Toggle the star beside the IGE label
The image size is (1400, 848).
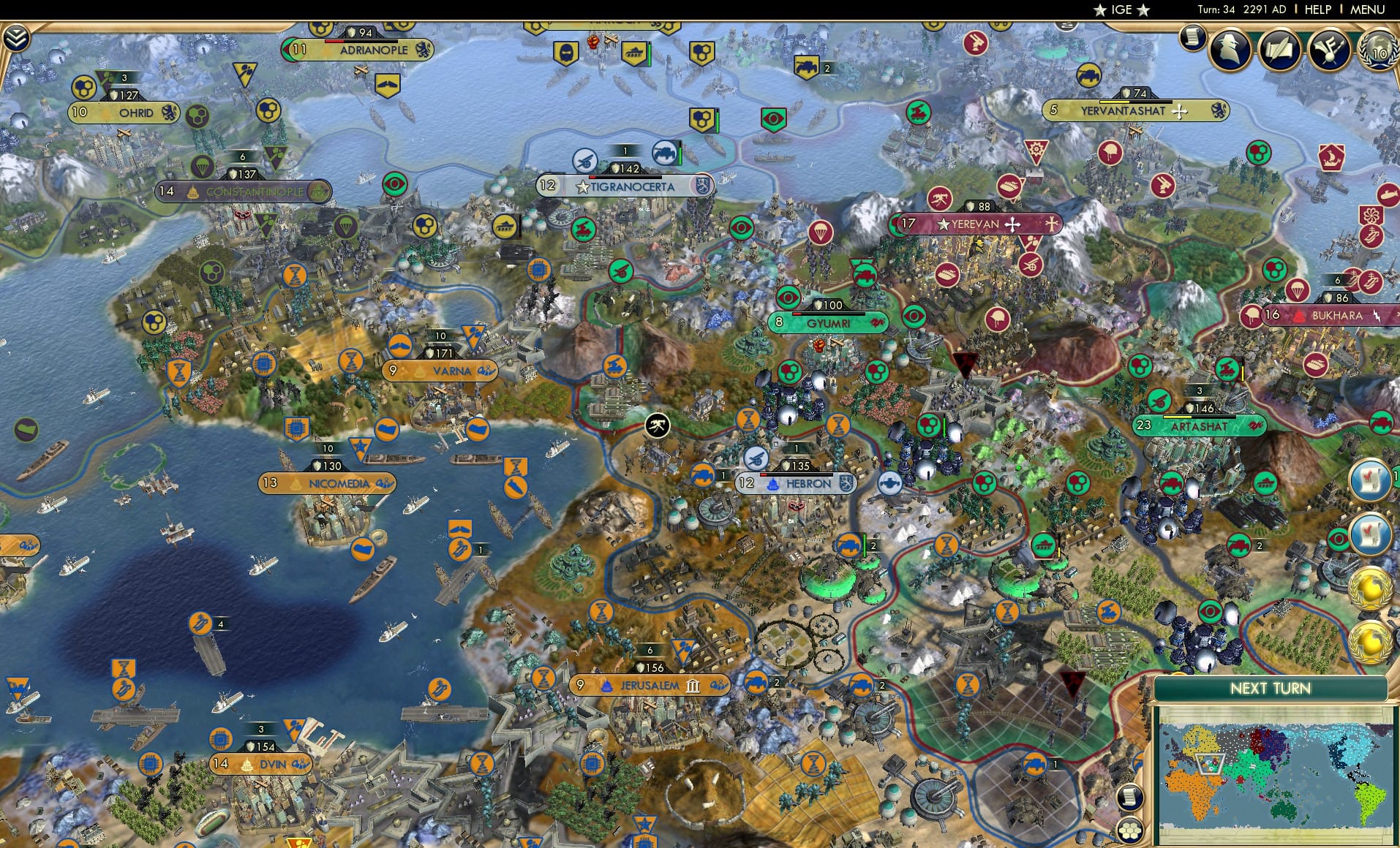1101,10
